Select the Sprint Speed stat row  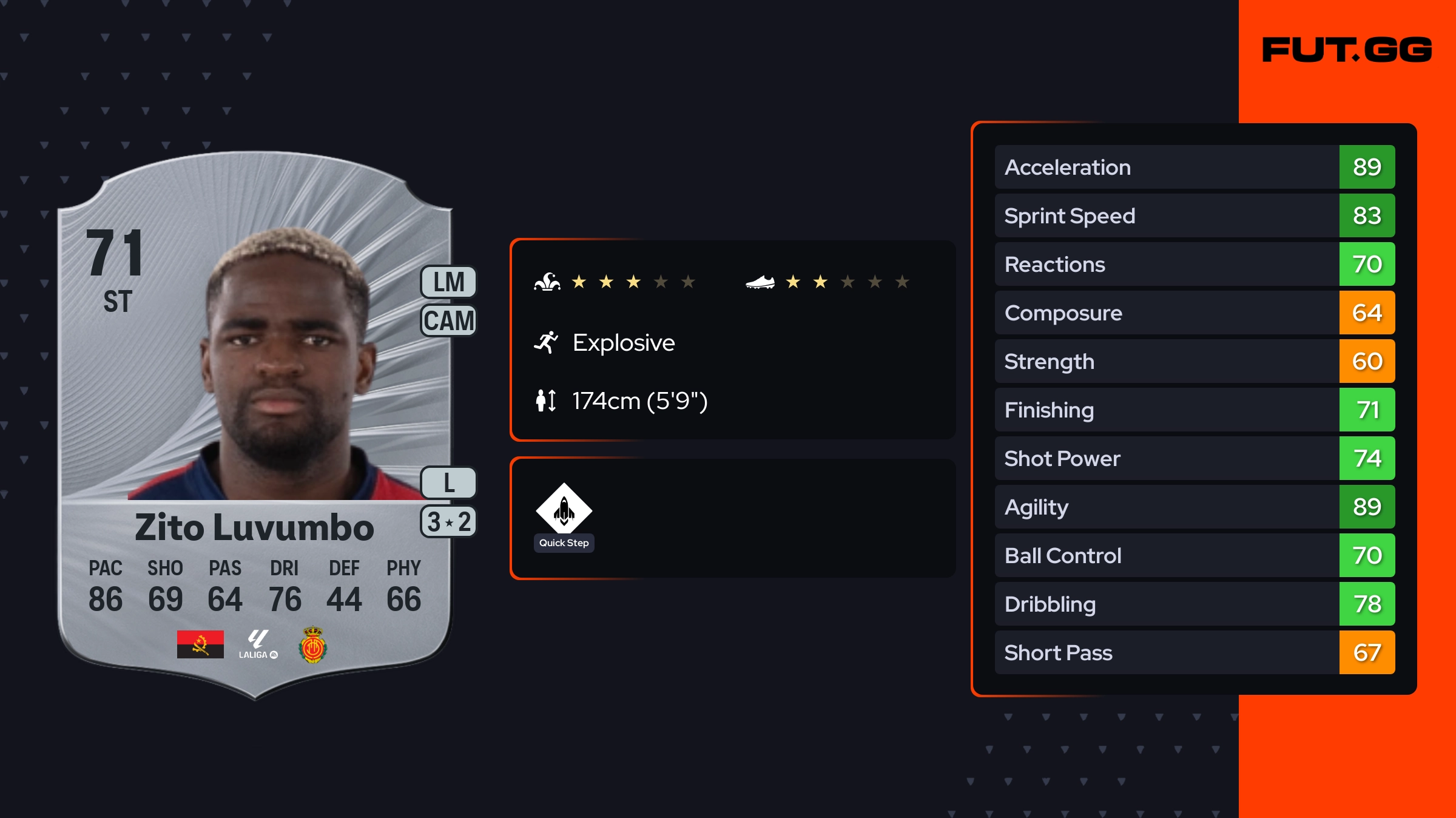(1194, 215)
